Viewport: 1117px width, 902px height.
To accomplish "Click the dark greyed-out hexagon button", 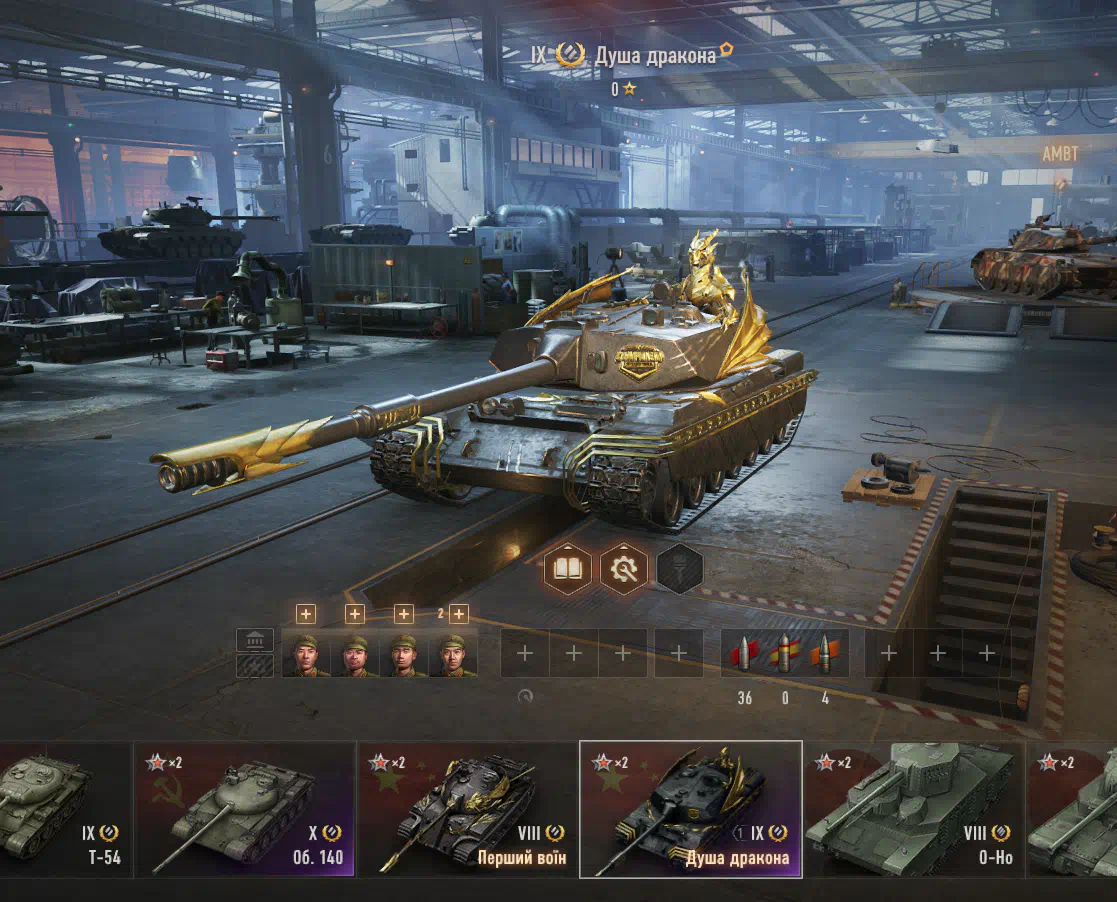I will click(680, 570).
